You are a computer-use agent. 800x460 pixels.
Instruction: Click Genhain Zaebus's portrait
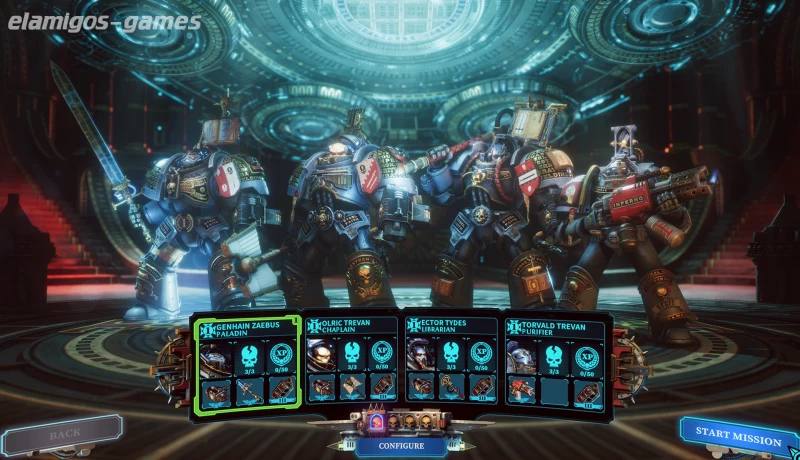click(x=216, y=356)
